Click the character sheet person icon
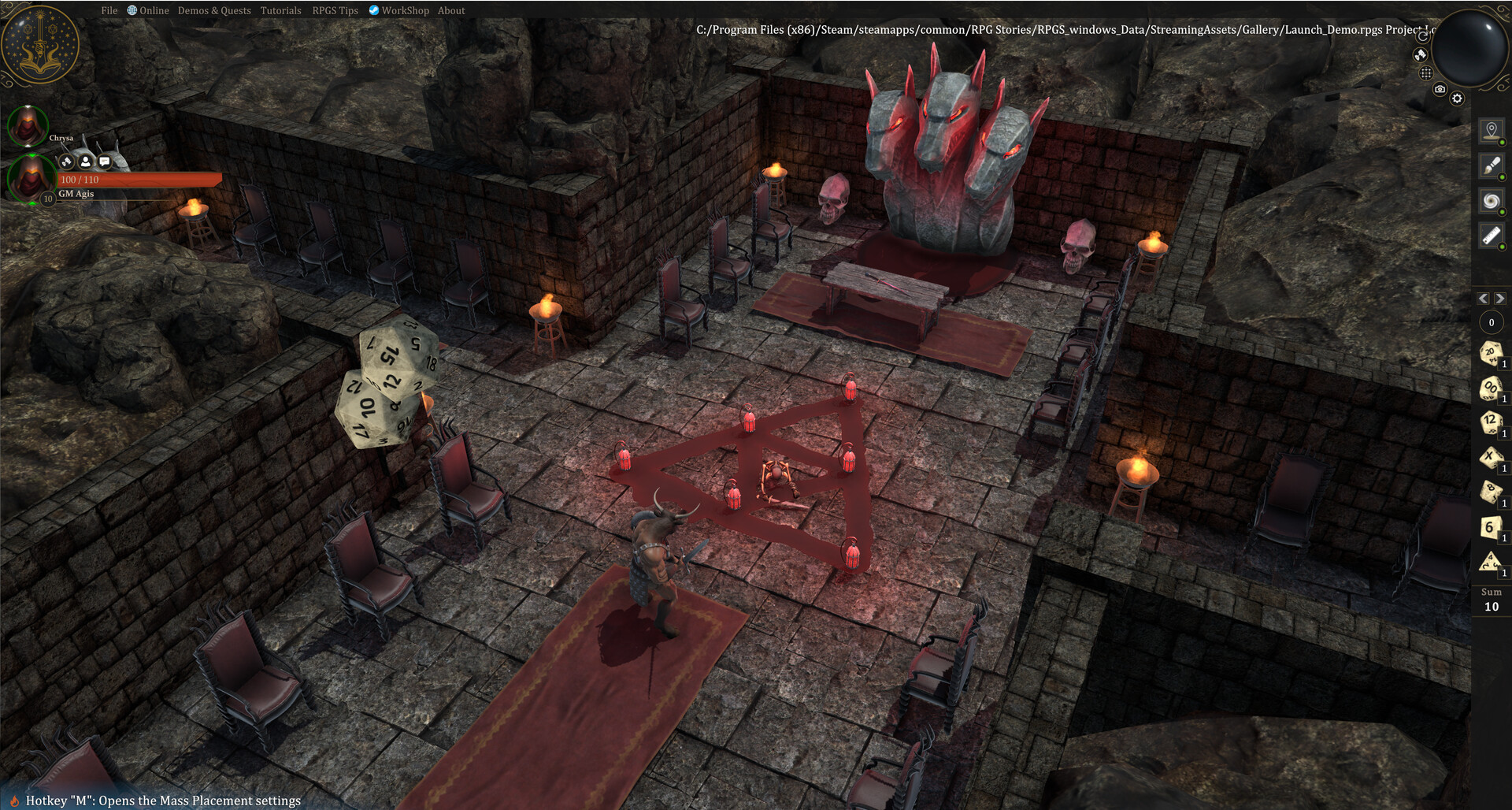Viewport: 1512px width, 810px height. (85, 162)
